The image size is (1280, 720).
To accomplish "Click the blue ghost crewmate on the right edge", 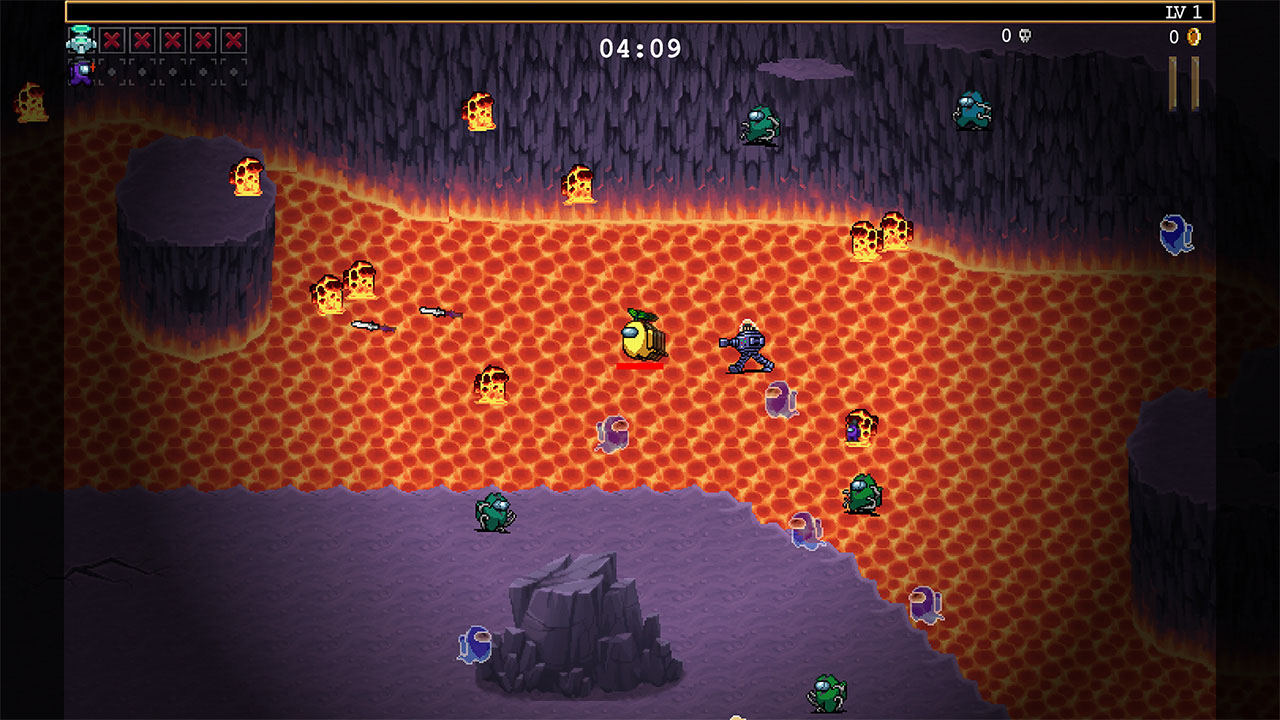I will pyautogui.click(x=1176, y=236).
